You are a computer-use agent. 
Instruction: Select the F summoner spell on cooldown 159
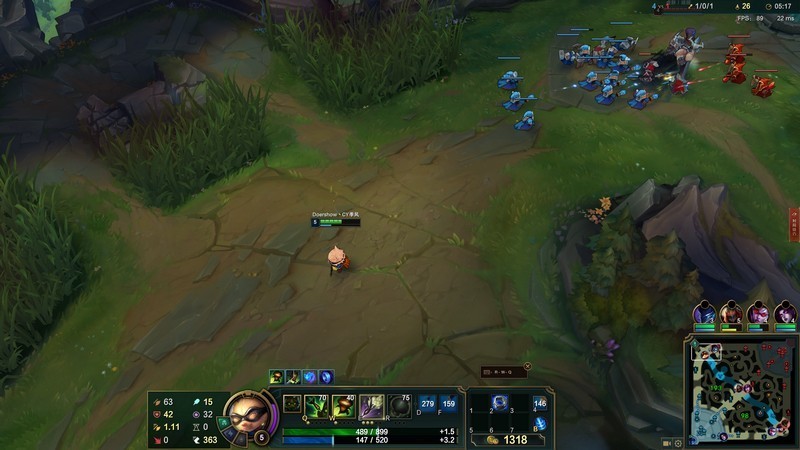[x=448, y=404]
